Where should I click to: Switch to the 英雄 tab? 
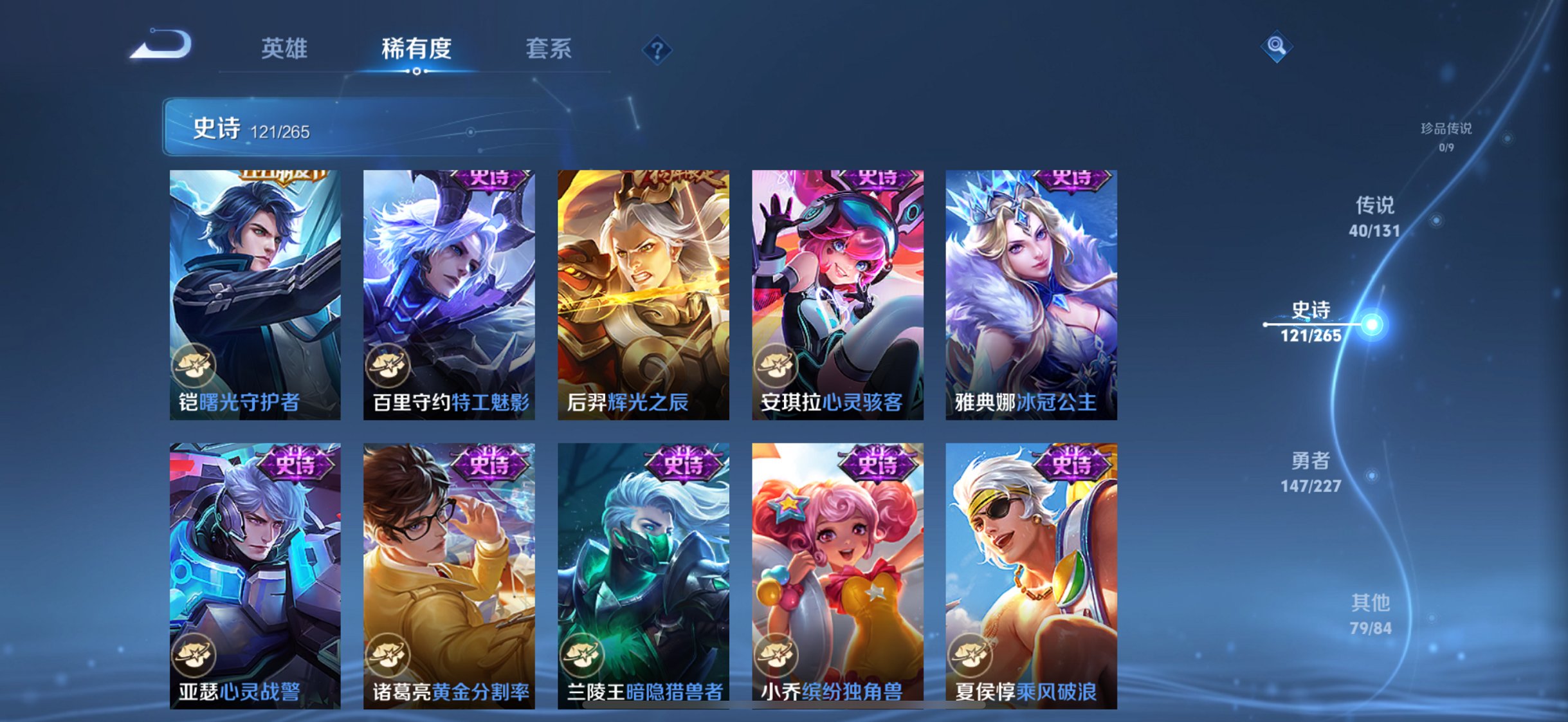click(284, 48)
